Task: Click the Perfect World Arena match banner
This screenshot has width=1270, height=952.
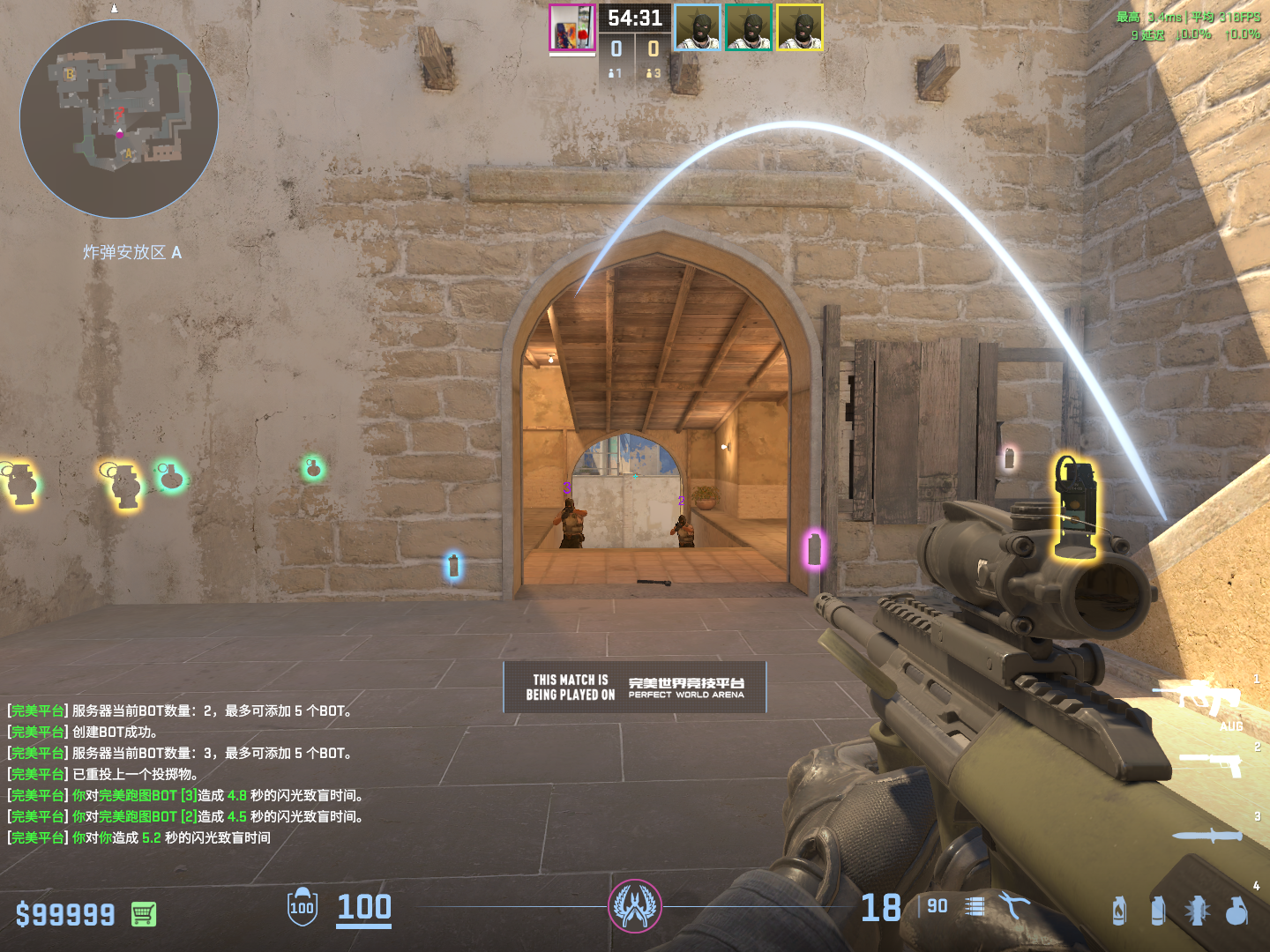Action: tap(635, 688)
